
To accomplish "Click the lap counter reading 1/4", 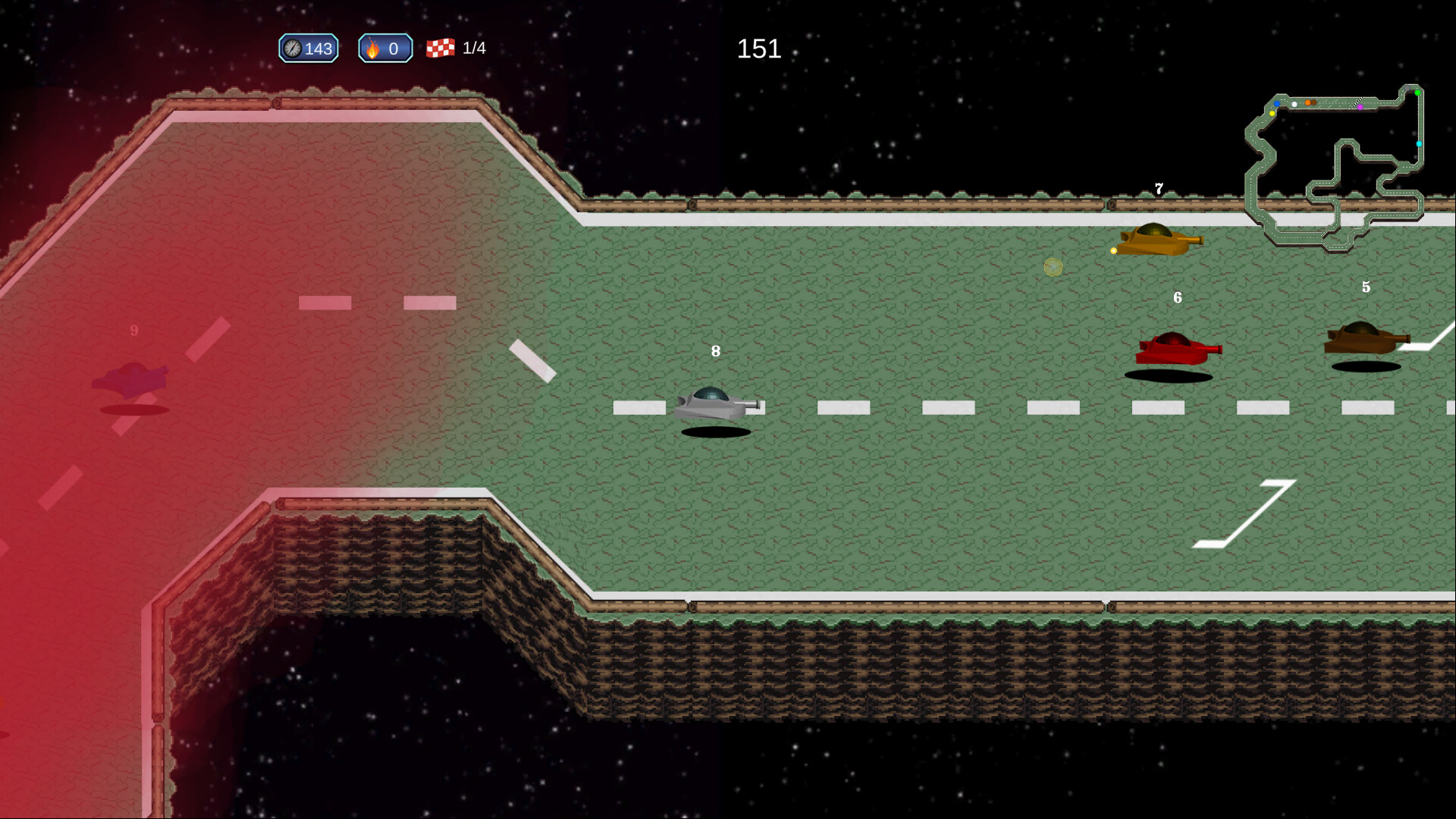I will coord(472,48).
